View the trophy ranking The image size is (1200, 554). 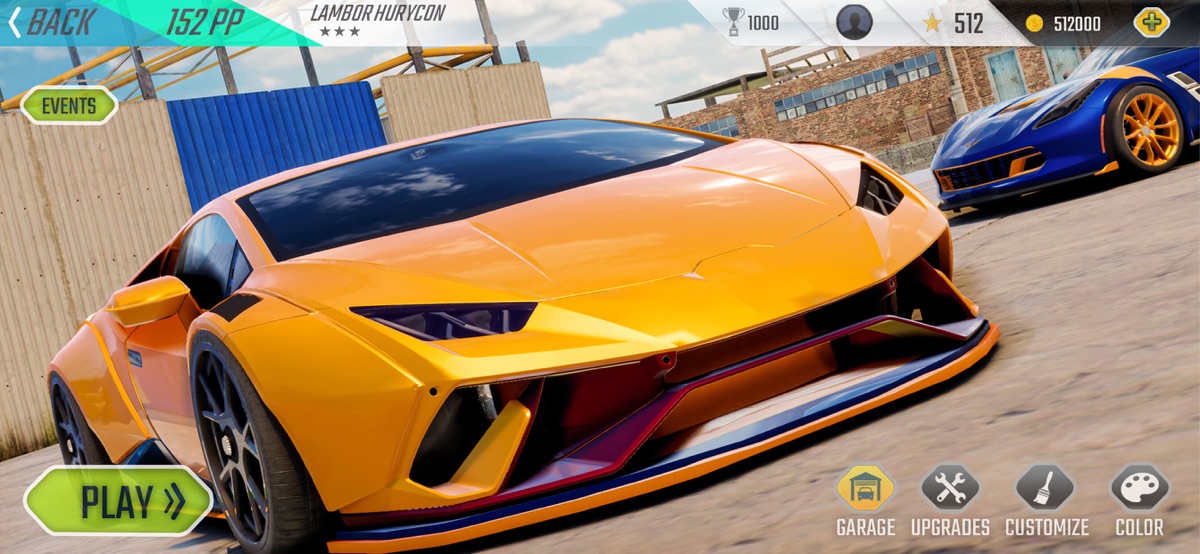pos(750,22)
